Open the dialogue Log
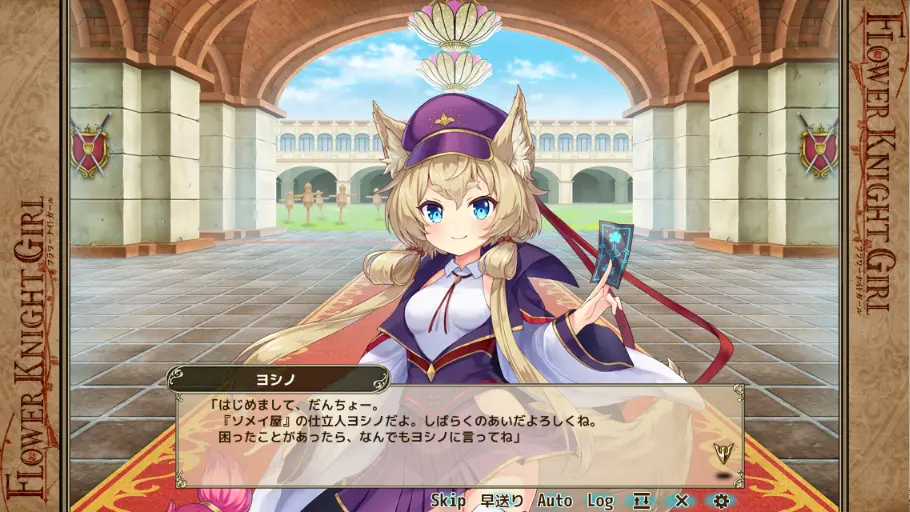 pos(600,500)
